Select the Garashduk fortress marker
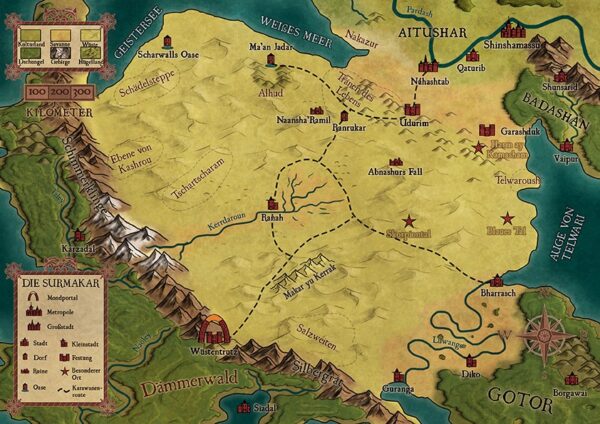 tap(487, 131)
